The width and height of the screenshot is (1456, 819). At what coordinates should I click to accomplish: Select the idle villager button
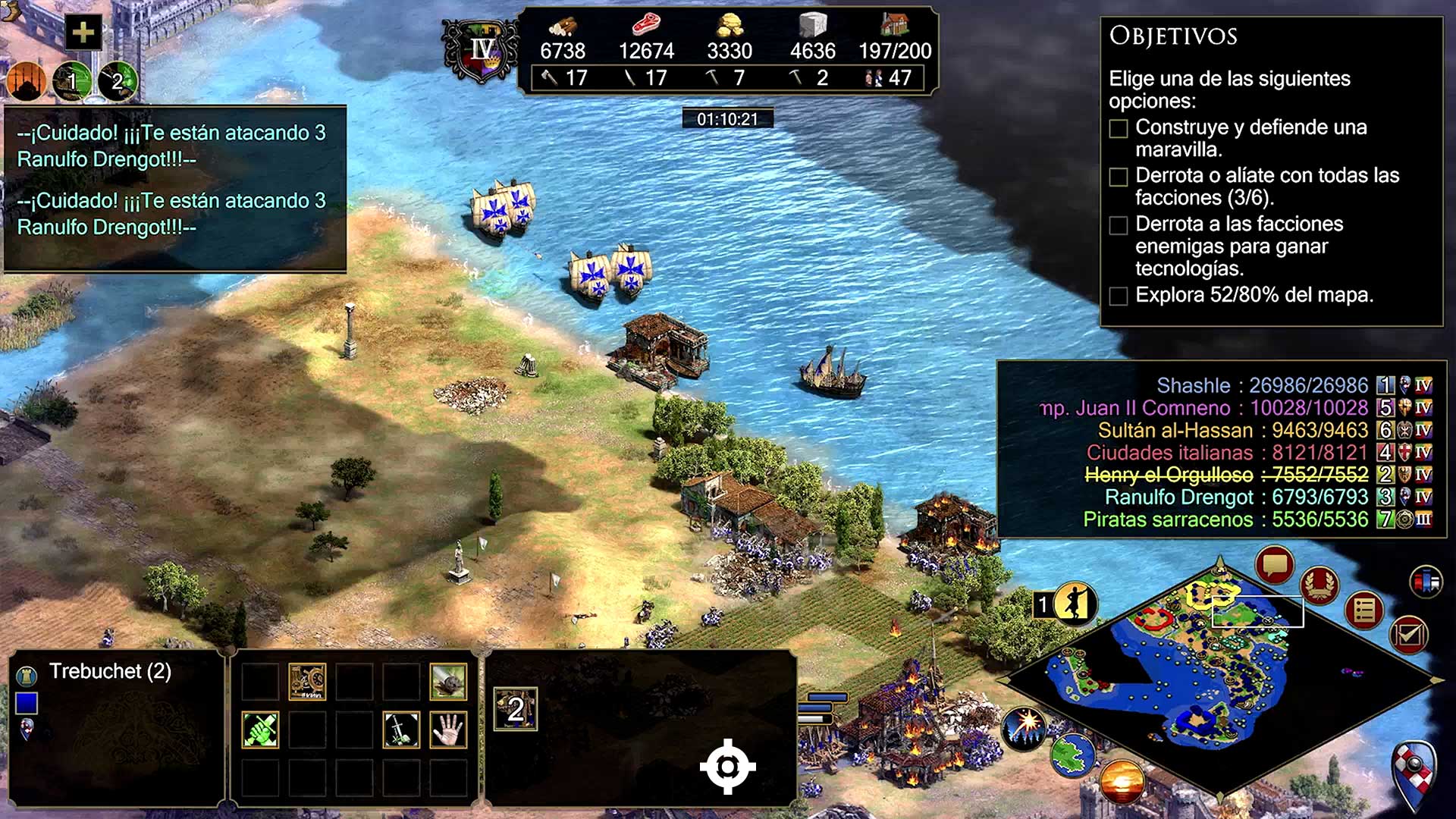pyautogui.click(x=1074, y=604)
